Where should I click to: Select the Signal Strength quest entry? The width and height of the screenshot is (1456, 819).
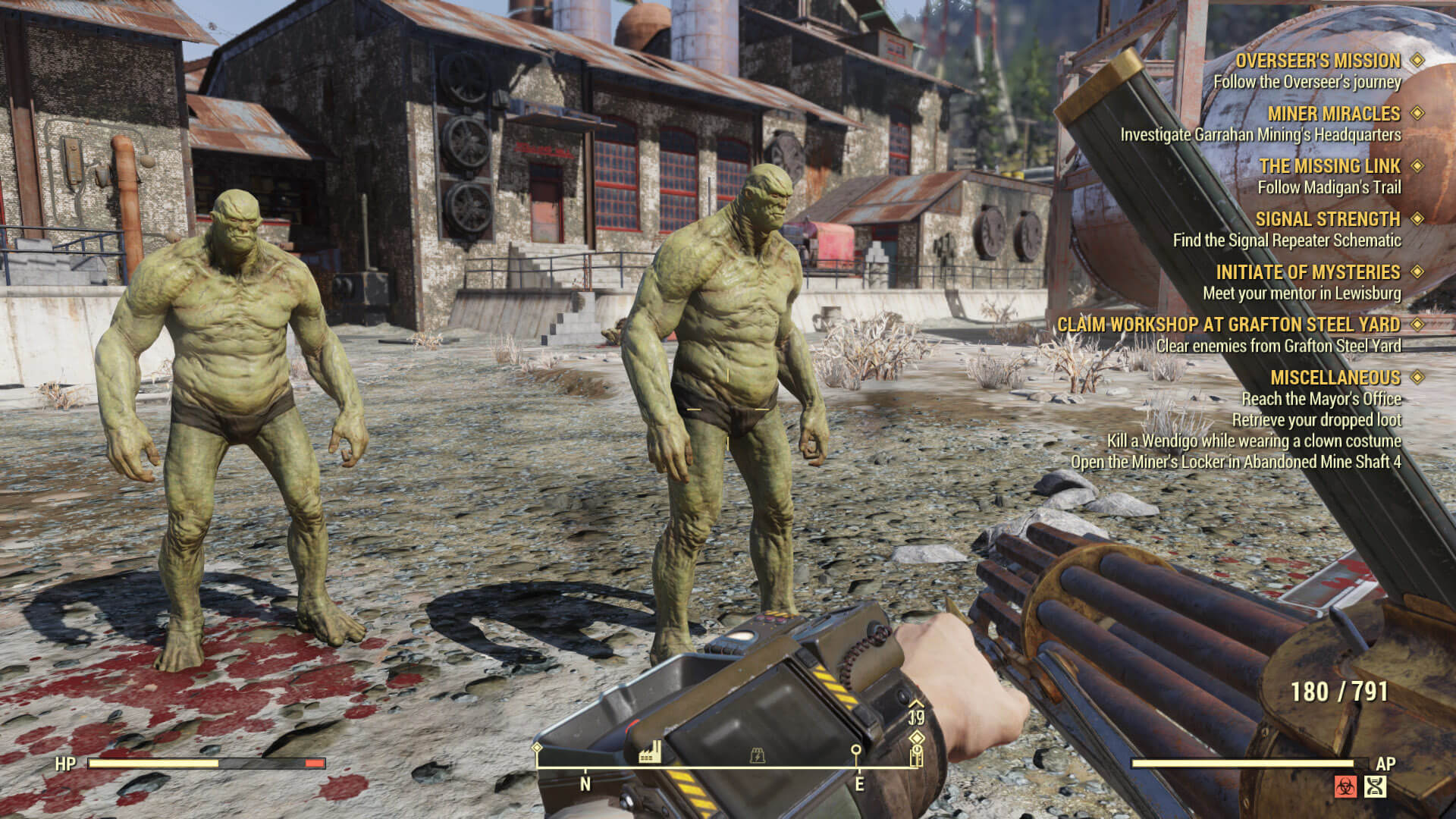[1327, 219]
